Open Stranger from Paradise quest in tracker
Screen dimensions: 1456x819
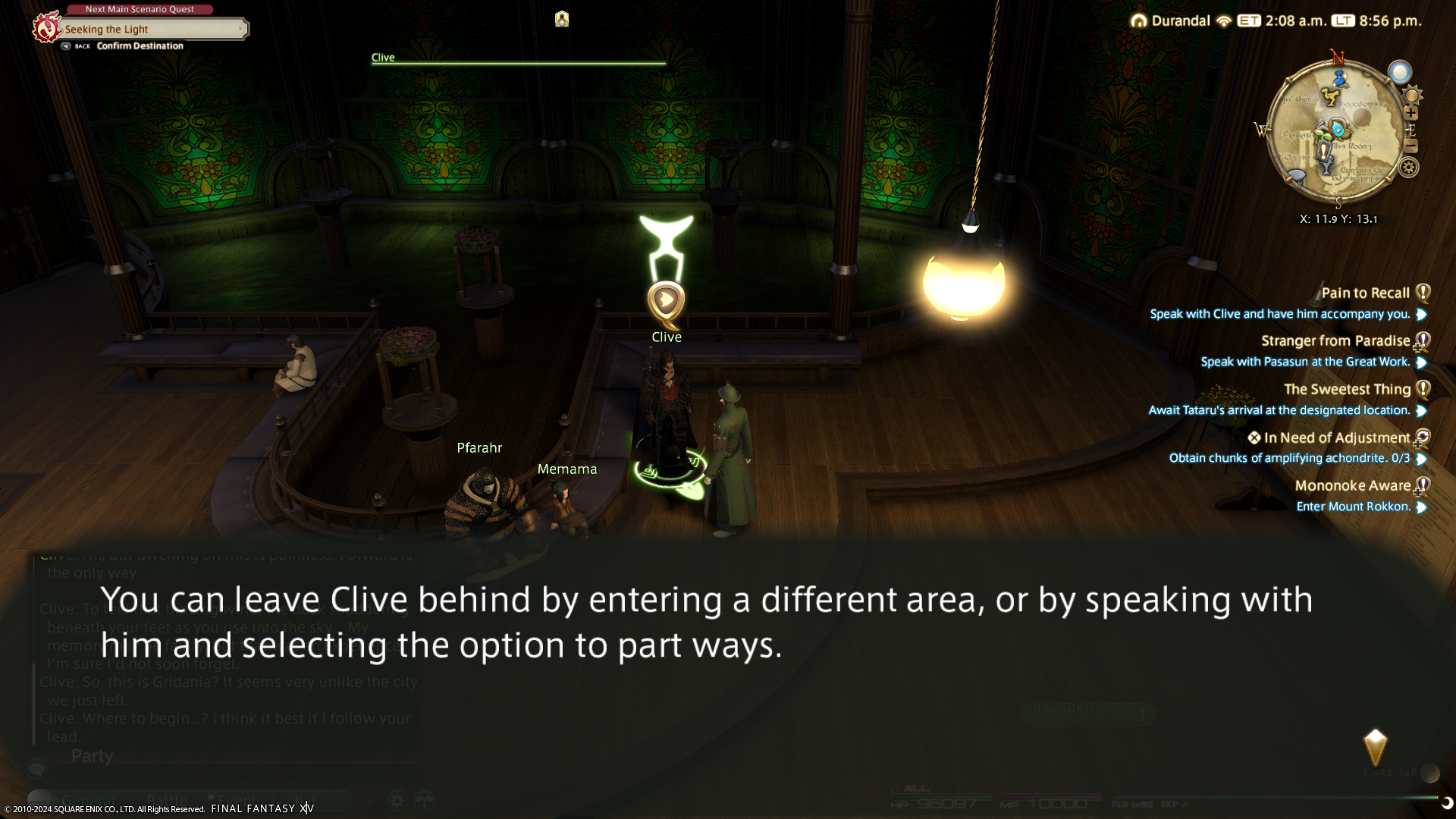pyautogui.click(x=1335, y=341)
